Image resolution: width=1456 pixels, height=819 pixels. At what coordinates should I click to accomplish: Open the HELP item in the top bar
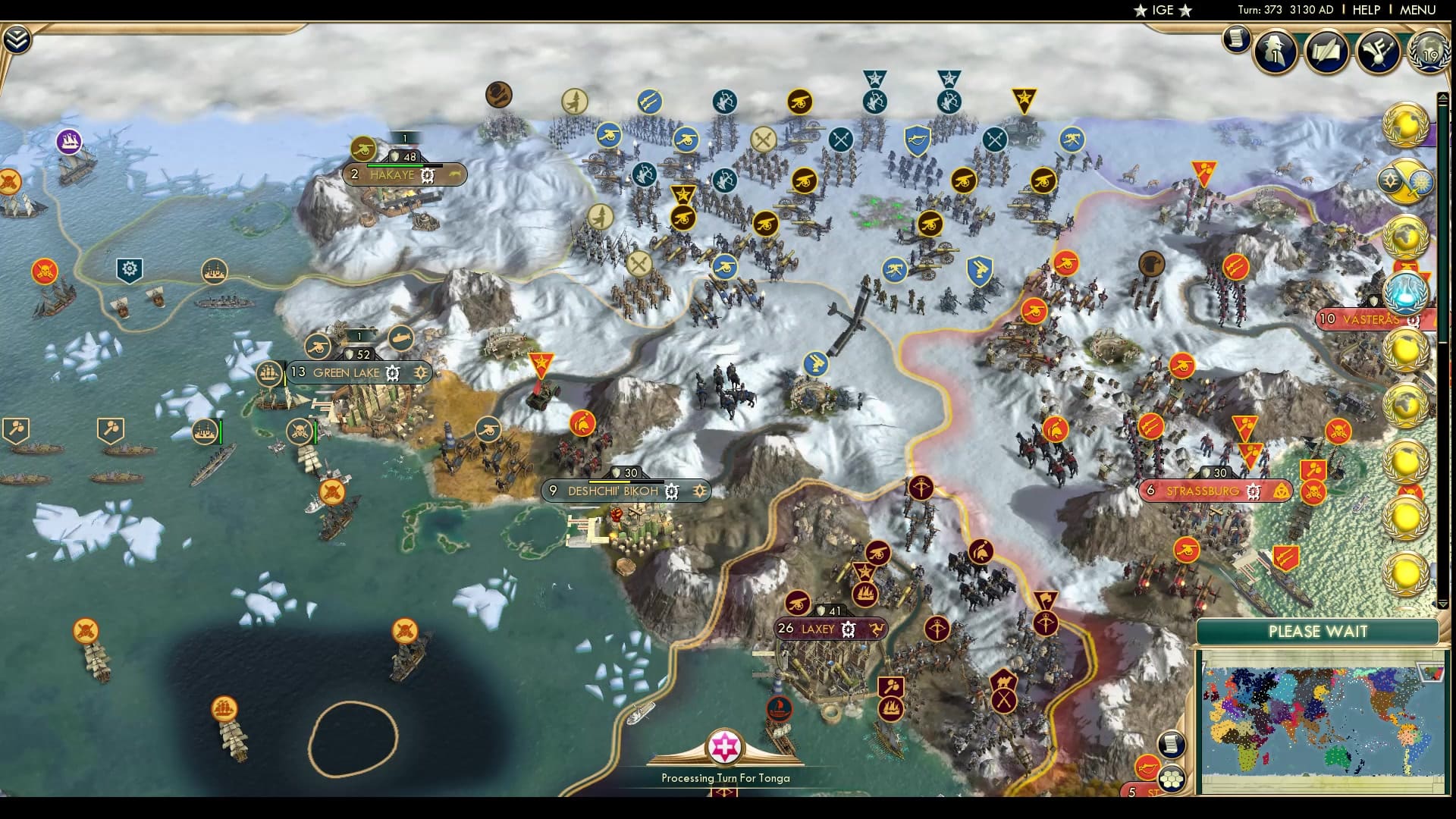pyautogui.click(x=1365, y=10)
